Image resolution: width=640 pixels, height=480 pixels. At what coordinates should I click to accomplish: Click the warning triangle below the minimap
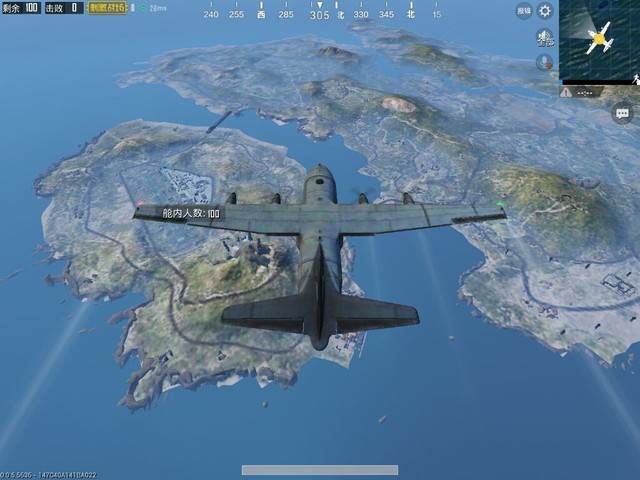click(567, 91)
